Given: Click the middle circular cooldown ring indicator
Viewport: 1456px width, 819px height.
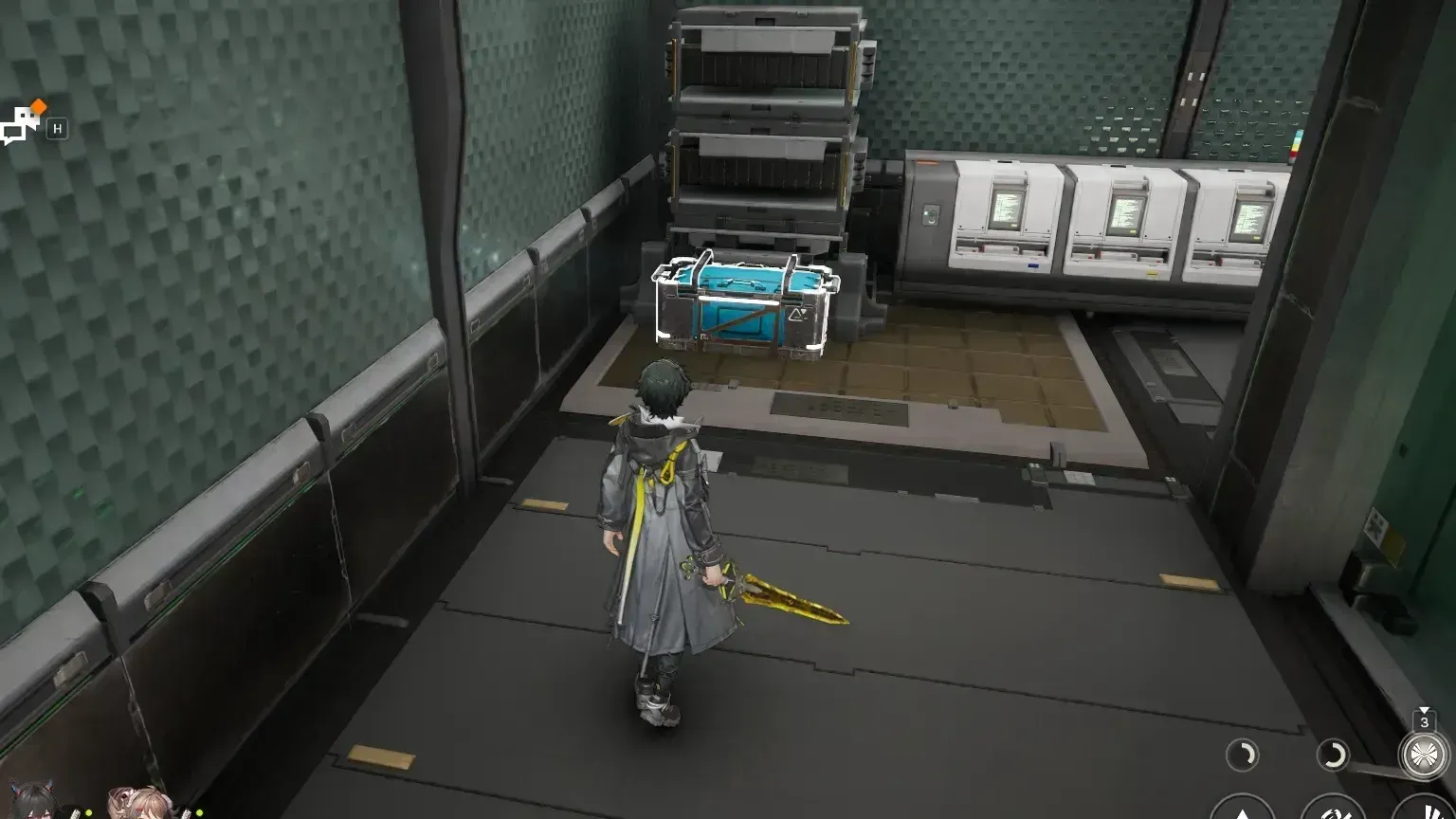Looking at the screenshot, I should click(1333, 753).
